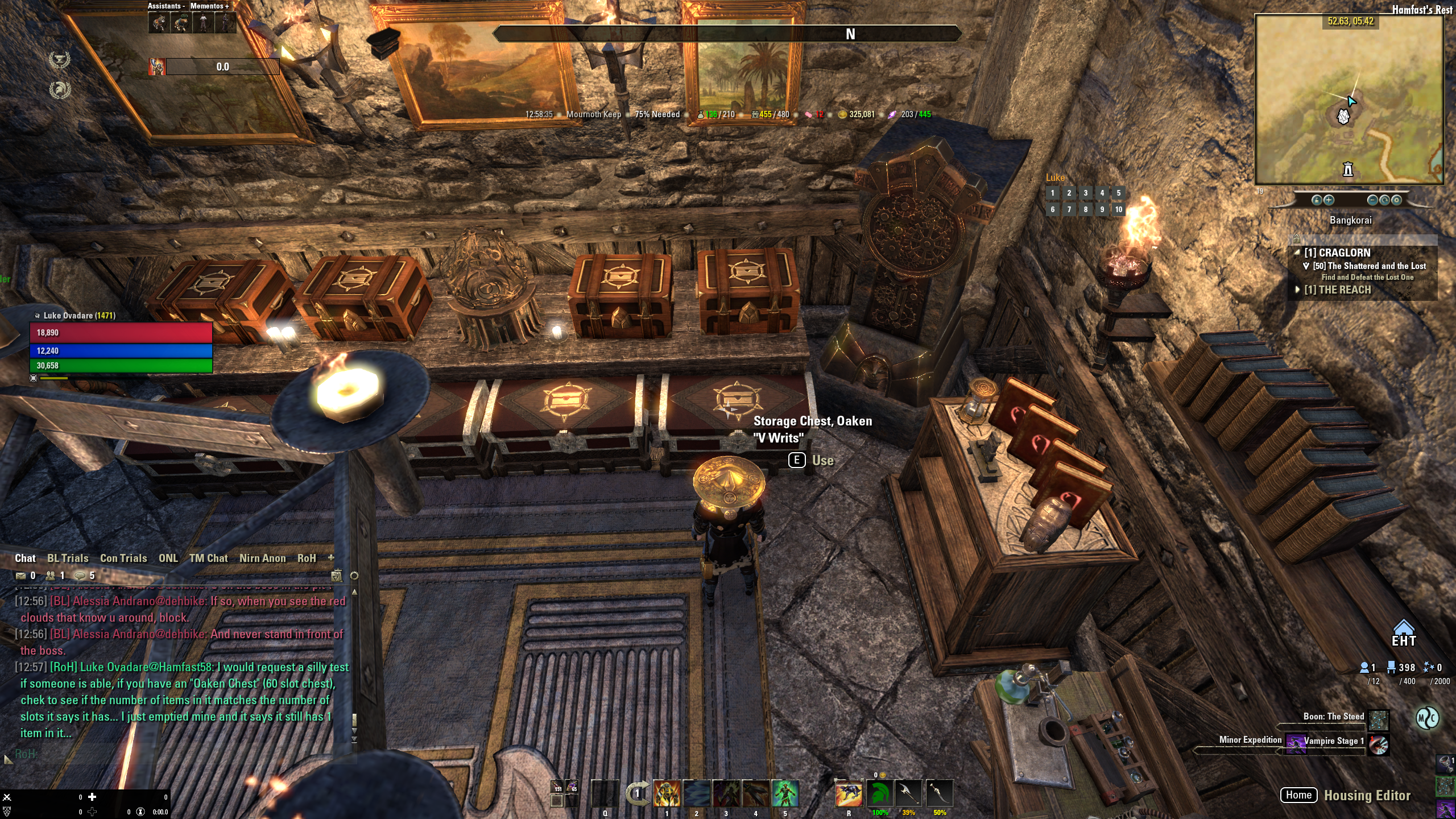The height and width of the screenshot is (819, 1456).
Task: Select The Shattered and the Lost quest
Action: click(x=1369, y=266)
